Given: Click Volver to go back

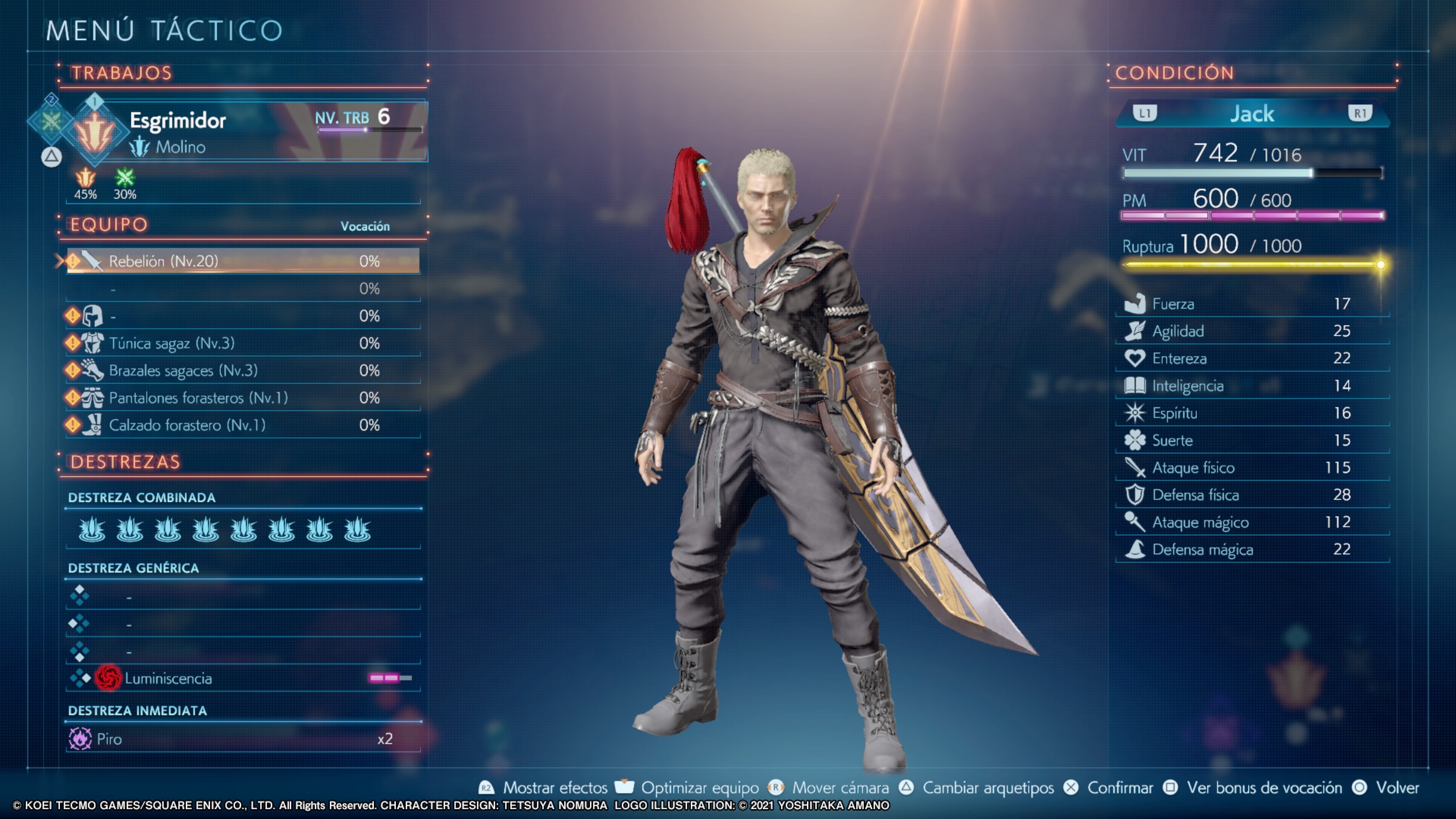Looking at the screenshot, I should [1396, 788].
